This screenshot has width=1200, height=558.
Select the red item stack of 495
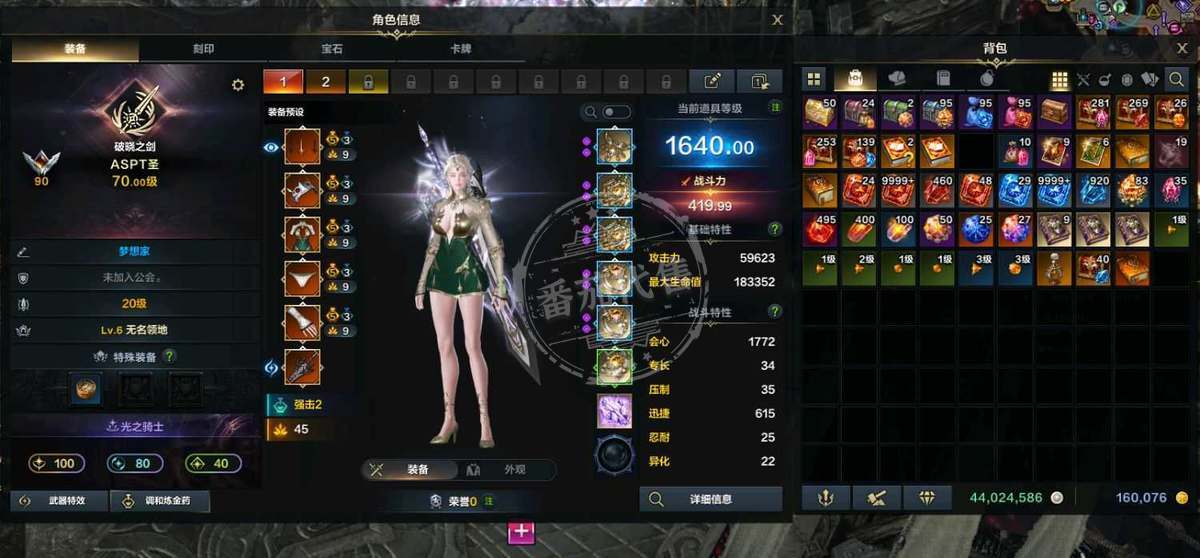tap(820, 229)
